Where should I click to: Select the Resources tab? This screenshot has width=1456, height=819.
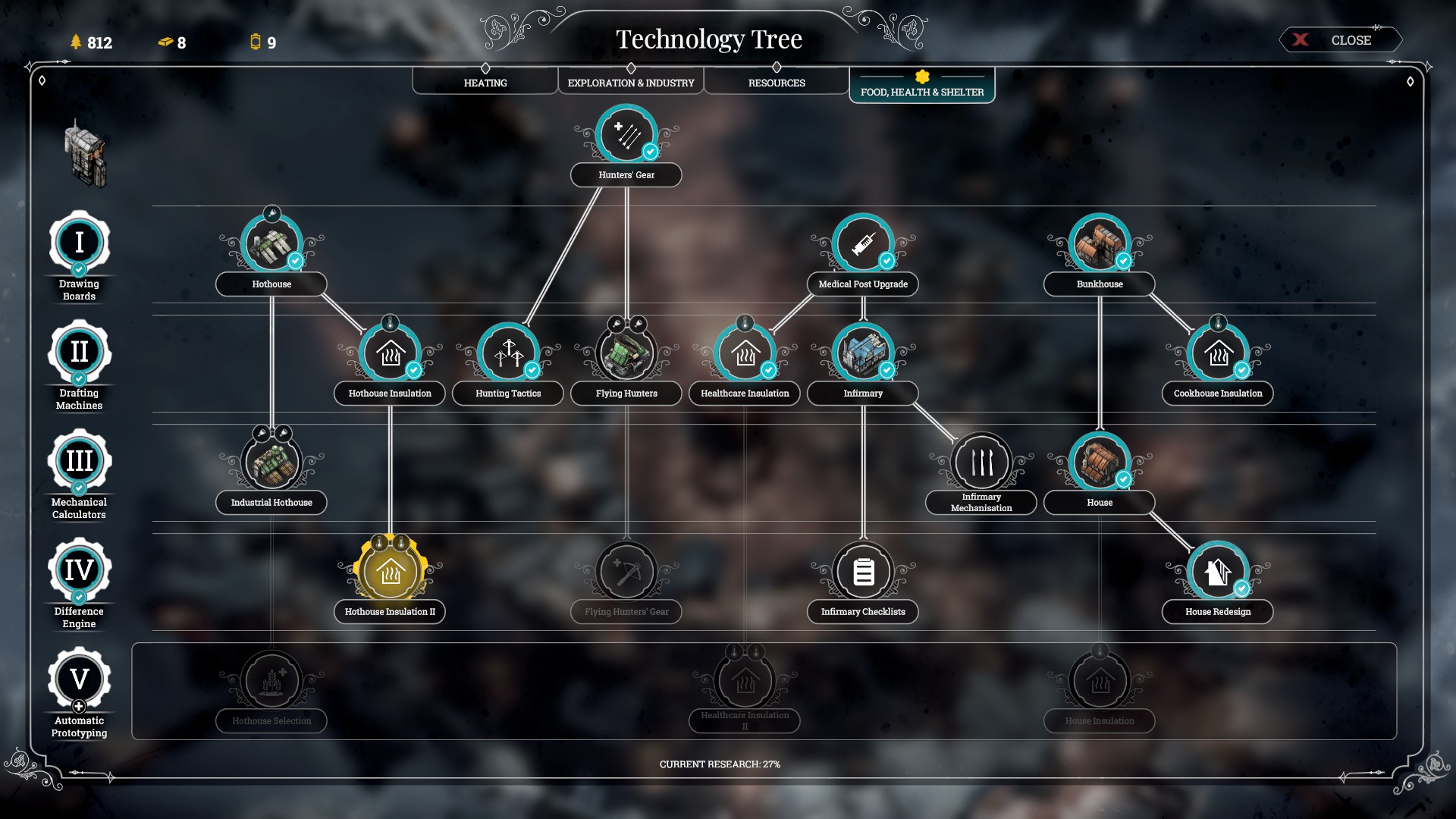click(x=776, y=82)
